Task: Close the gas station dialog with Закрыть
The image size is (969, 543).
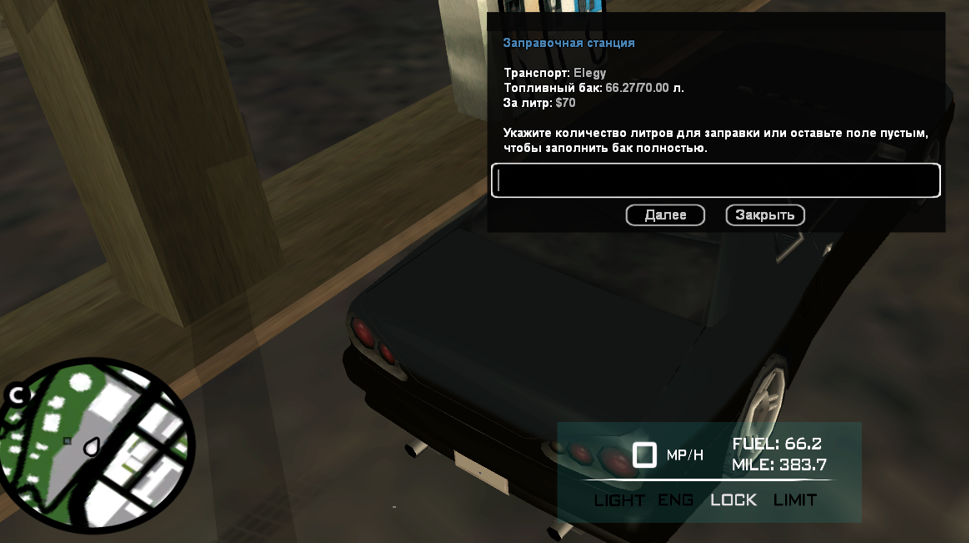Action: [x=765, y=215]
